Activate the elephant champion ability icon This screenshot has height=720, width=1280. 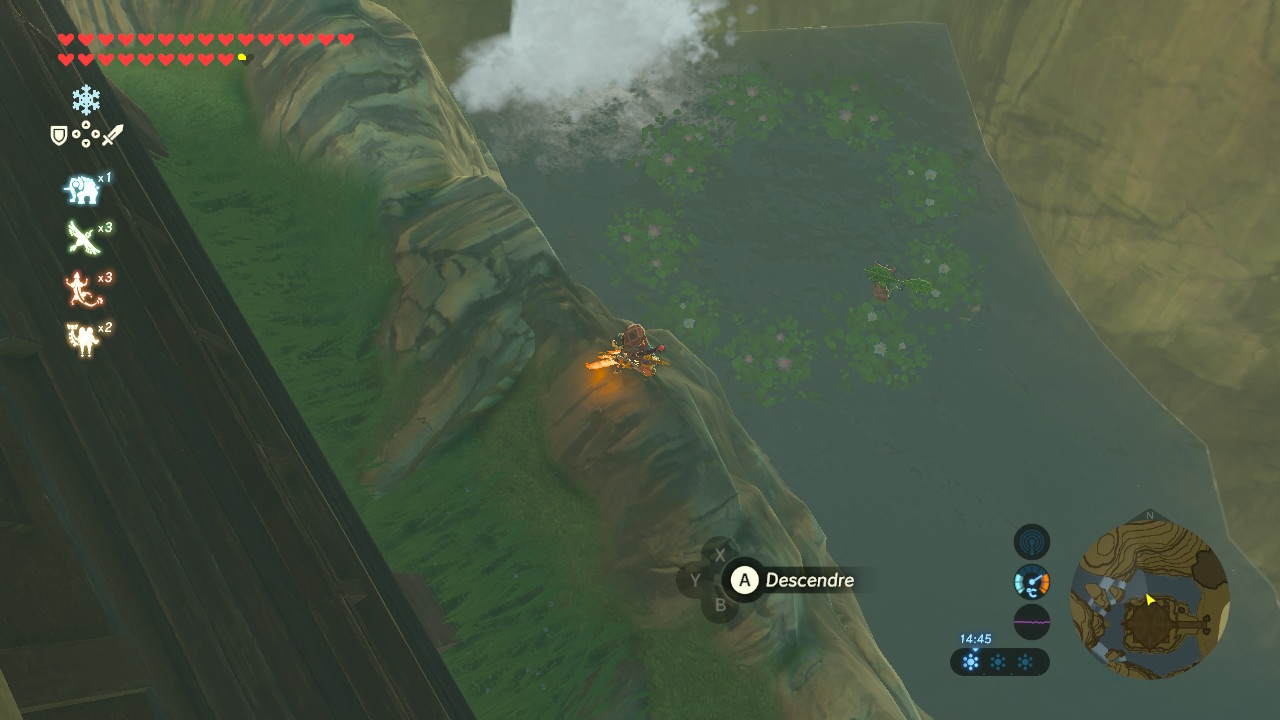pos(82,189)
